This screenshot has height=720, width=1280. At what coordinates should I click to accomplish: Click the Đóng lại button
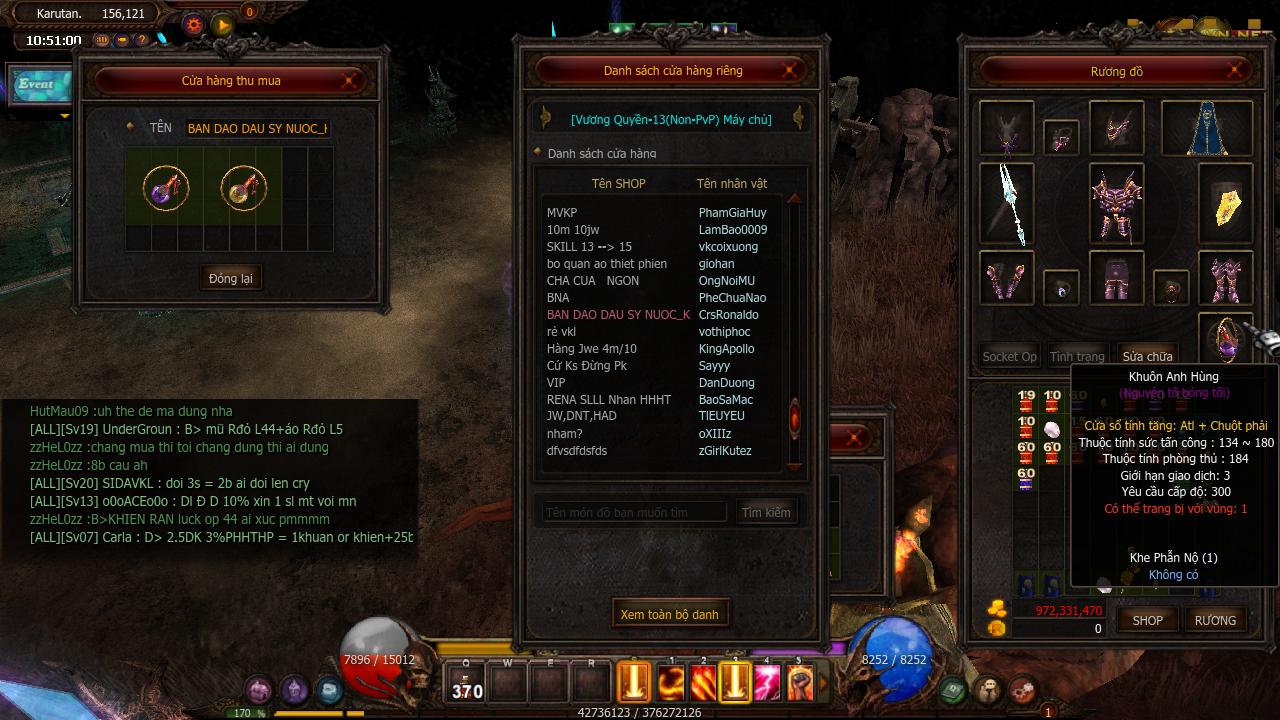[x=231, y=278]
